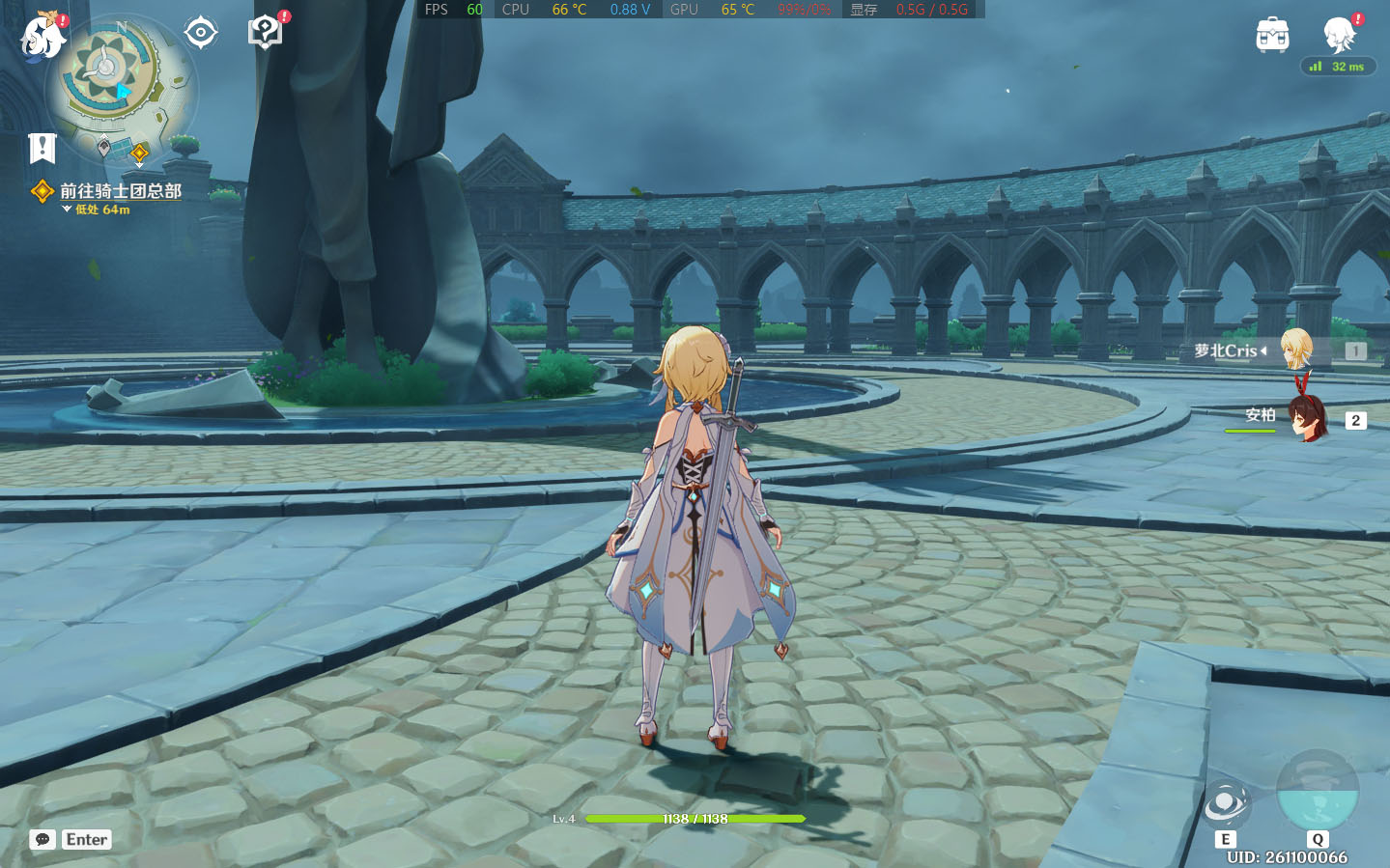This screenshot has width=1390, height=868.
Task: Activate the elemental burst icon
Action: pos(1317,790)
